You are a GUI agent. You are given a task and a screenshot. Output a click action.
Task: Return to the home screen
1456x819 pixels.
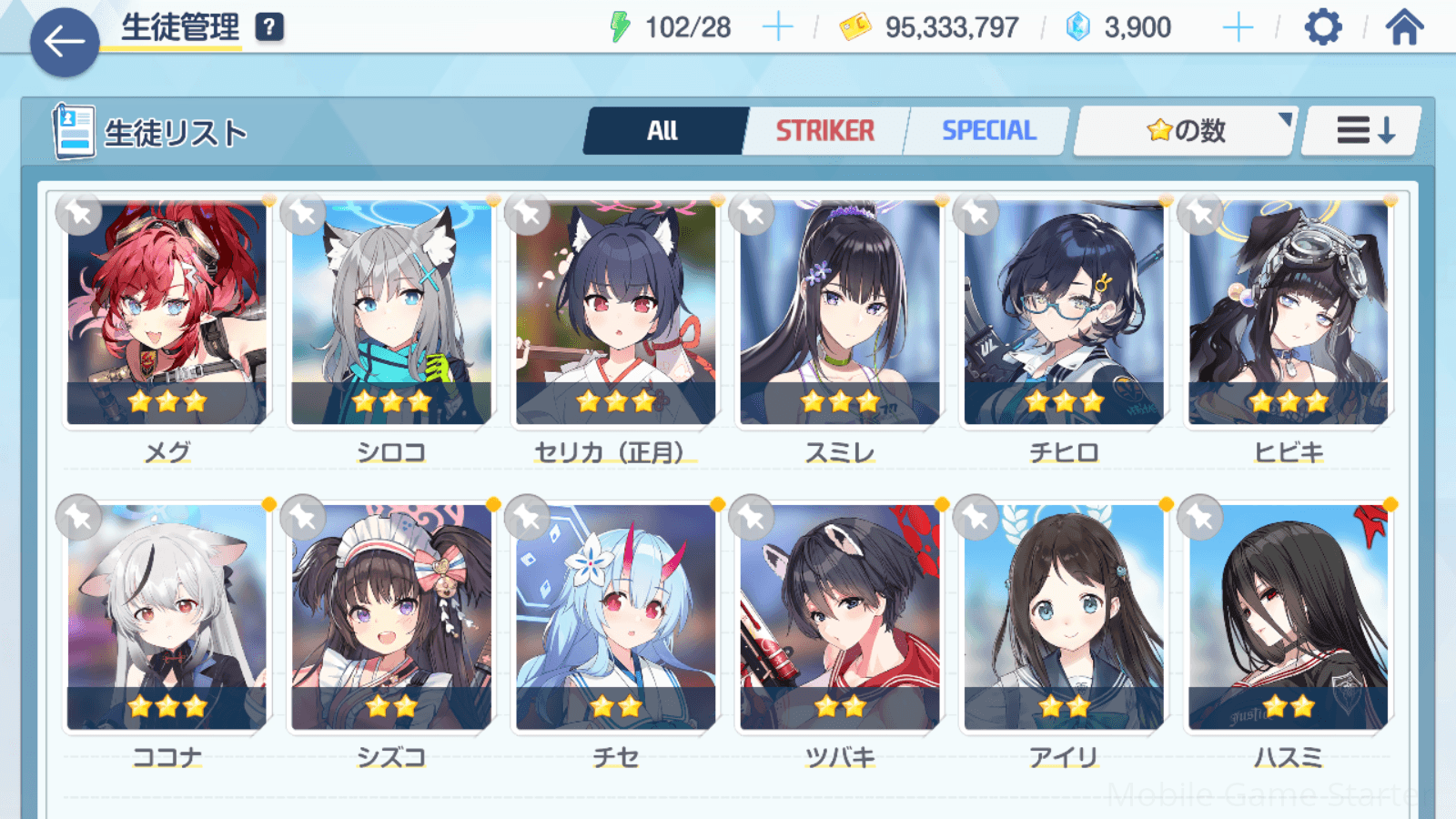[x=1404, y=27]
